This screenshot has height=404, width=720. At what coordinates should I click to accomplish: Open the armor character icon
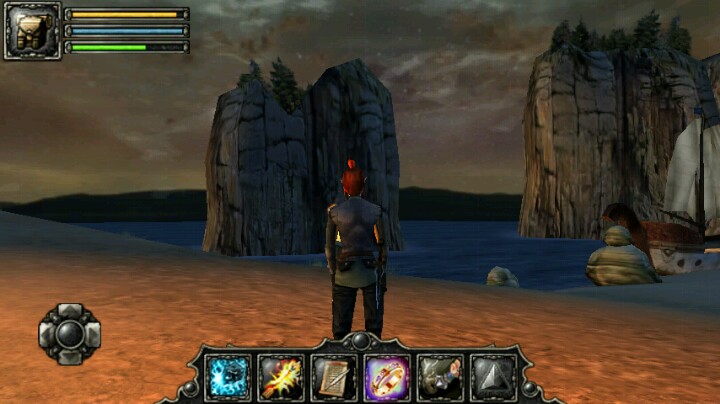32,31
